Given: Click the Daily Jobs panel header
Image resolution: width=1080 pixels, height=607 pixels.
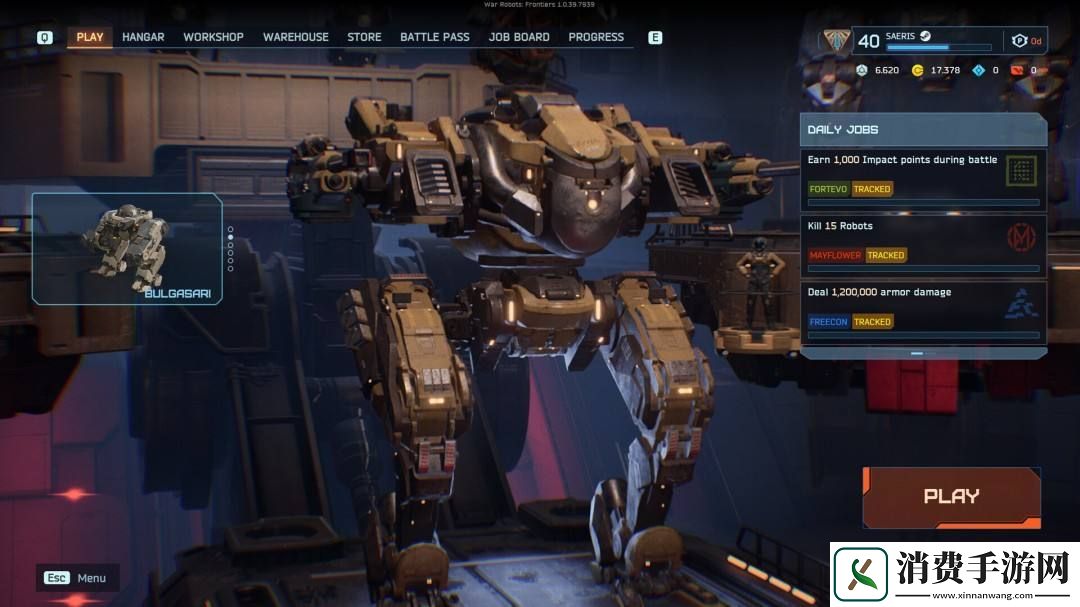Looking at the screenshot, I should pos(922,130).
